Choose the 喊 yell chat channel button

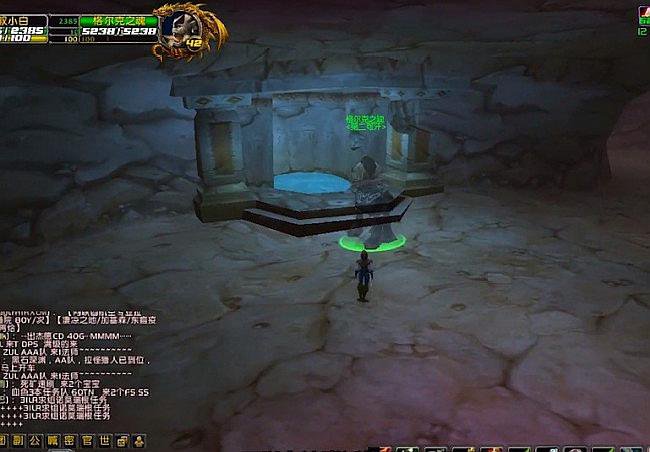pos(52,440)
